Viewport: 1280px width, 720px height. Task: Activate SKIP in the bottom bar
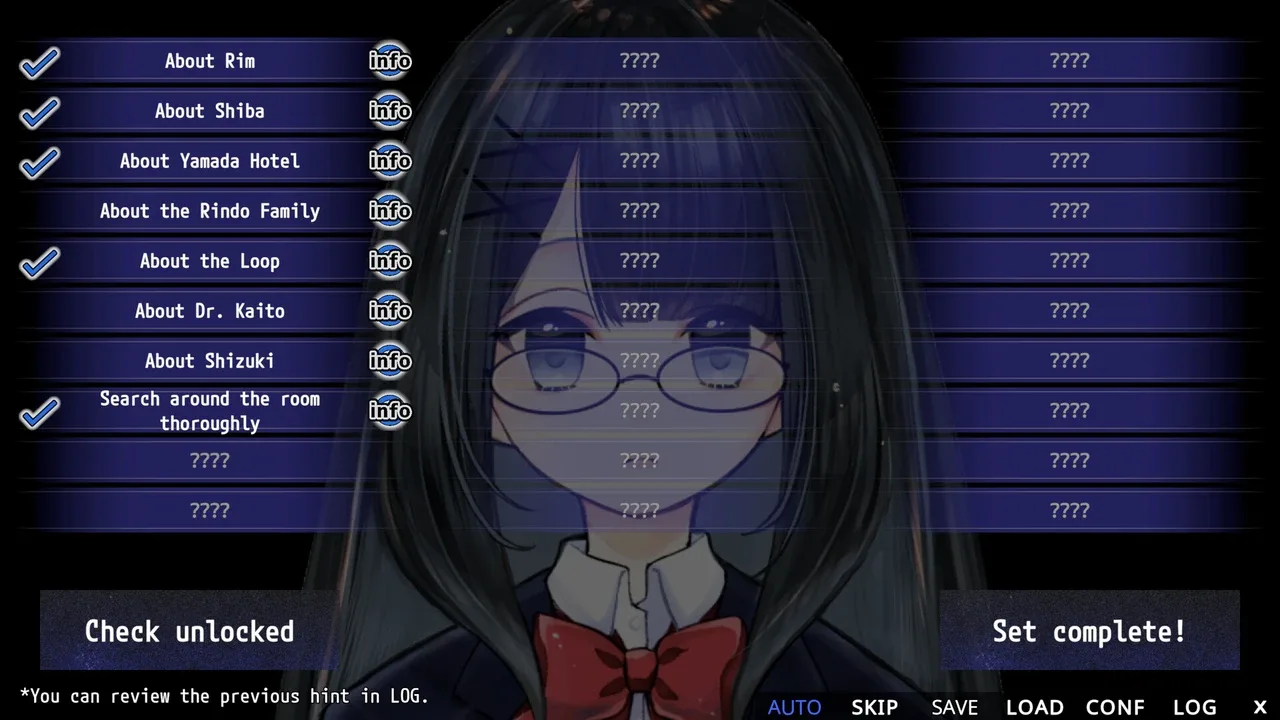(874, 707)
